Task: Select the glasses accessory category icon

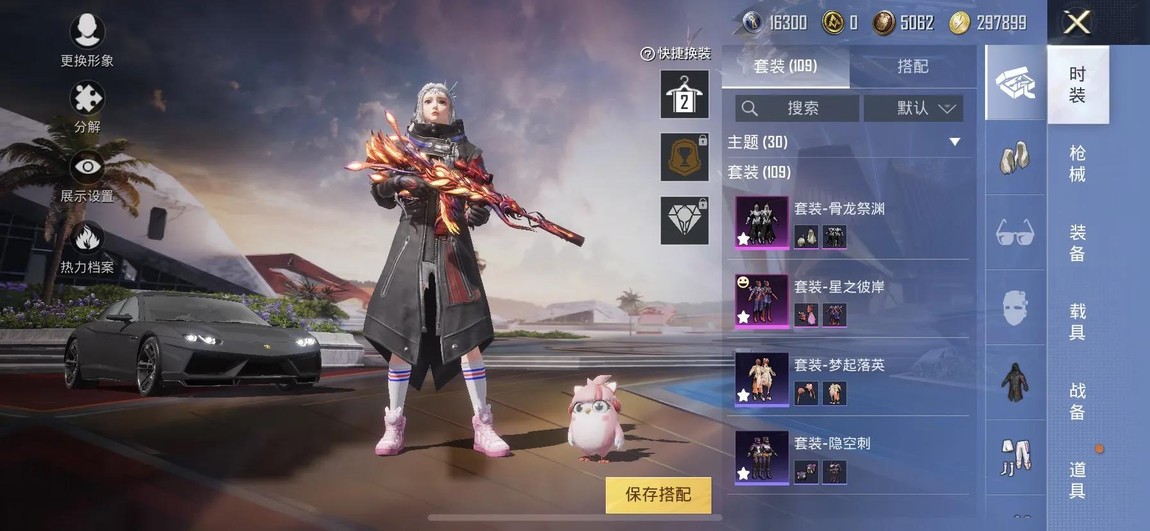Action: [x=1015, y=234]
